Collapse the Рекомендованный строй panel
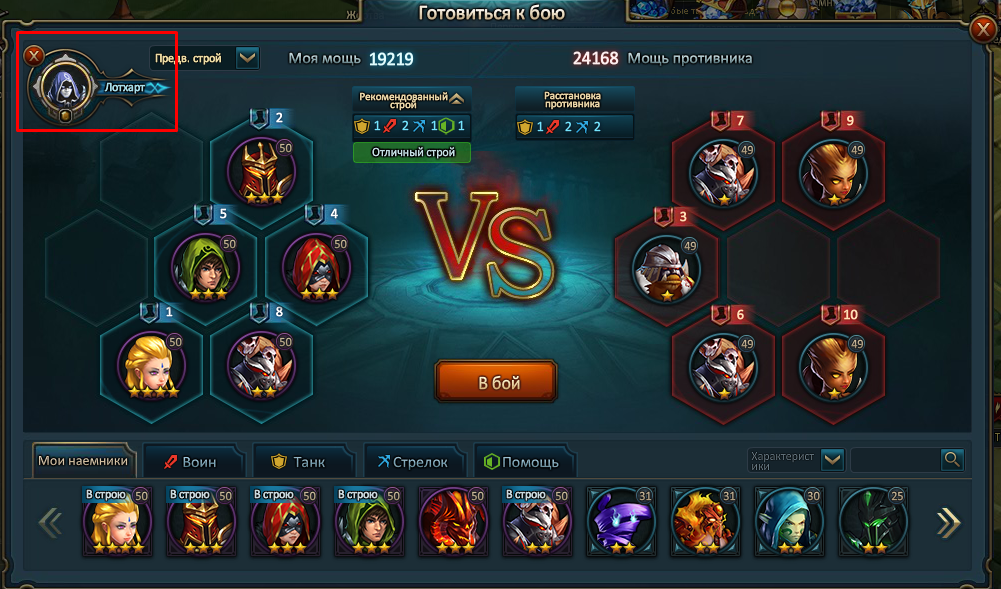 (457, 99)
